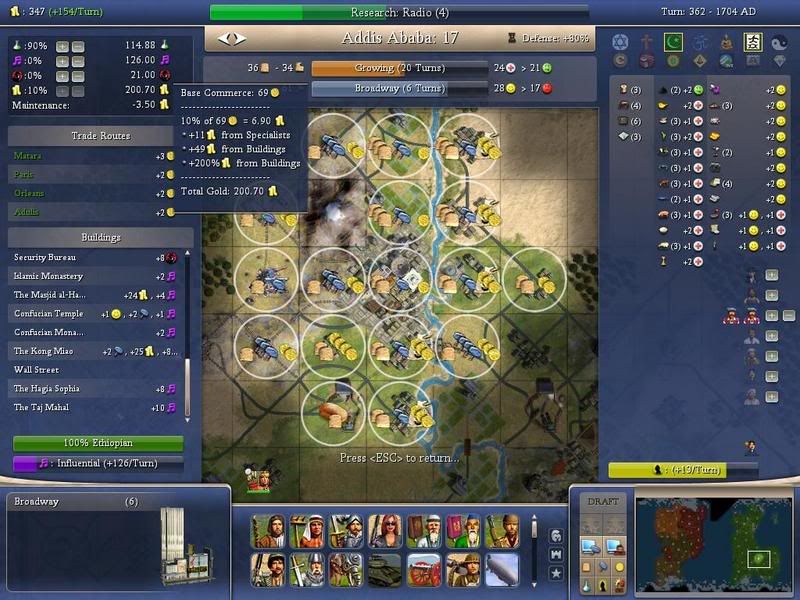Queue the tank unit for production
Screen dimensions: 800x600
point(385,568)
